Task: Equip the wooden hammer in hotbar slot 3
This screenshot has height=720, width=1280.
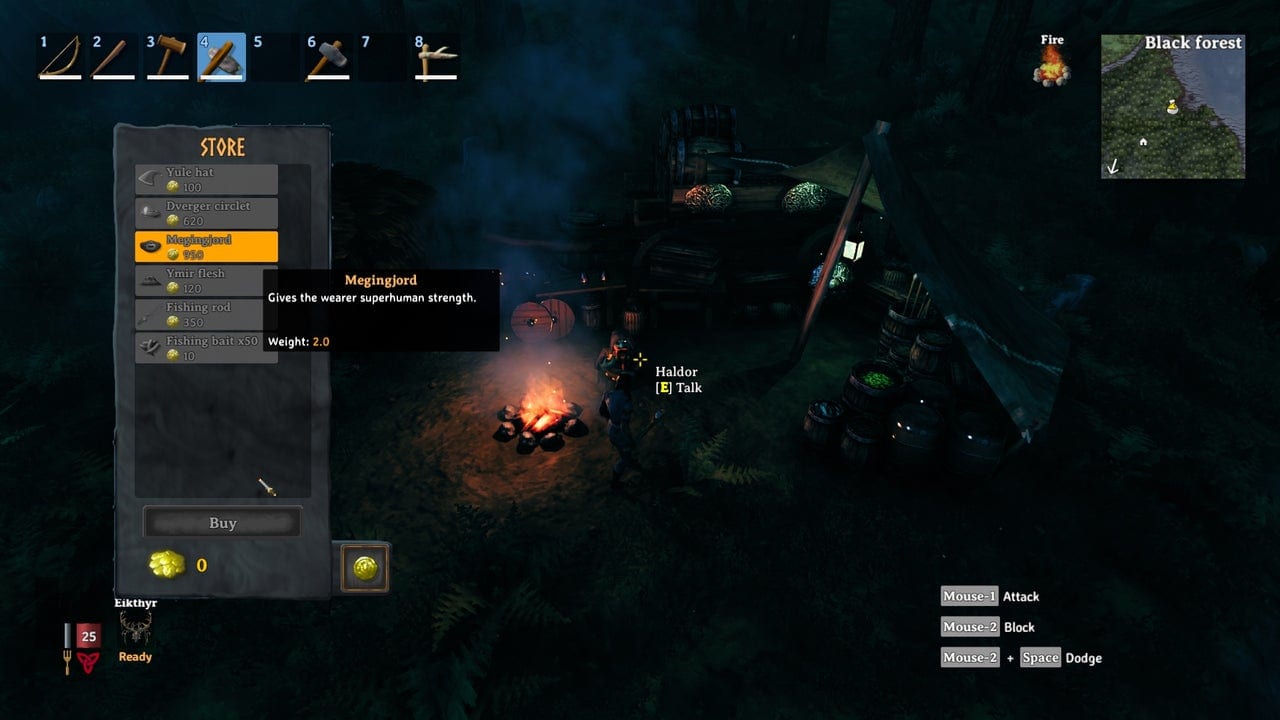Action: [x=167, y=57]
